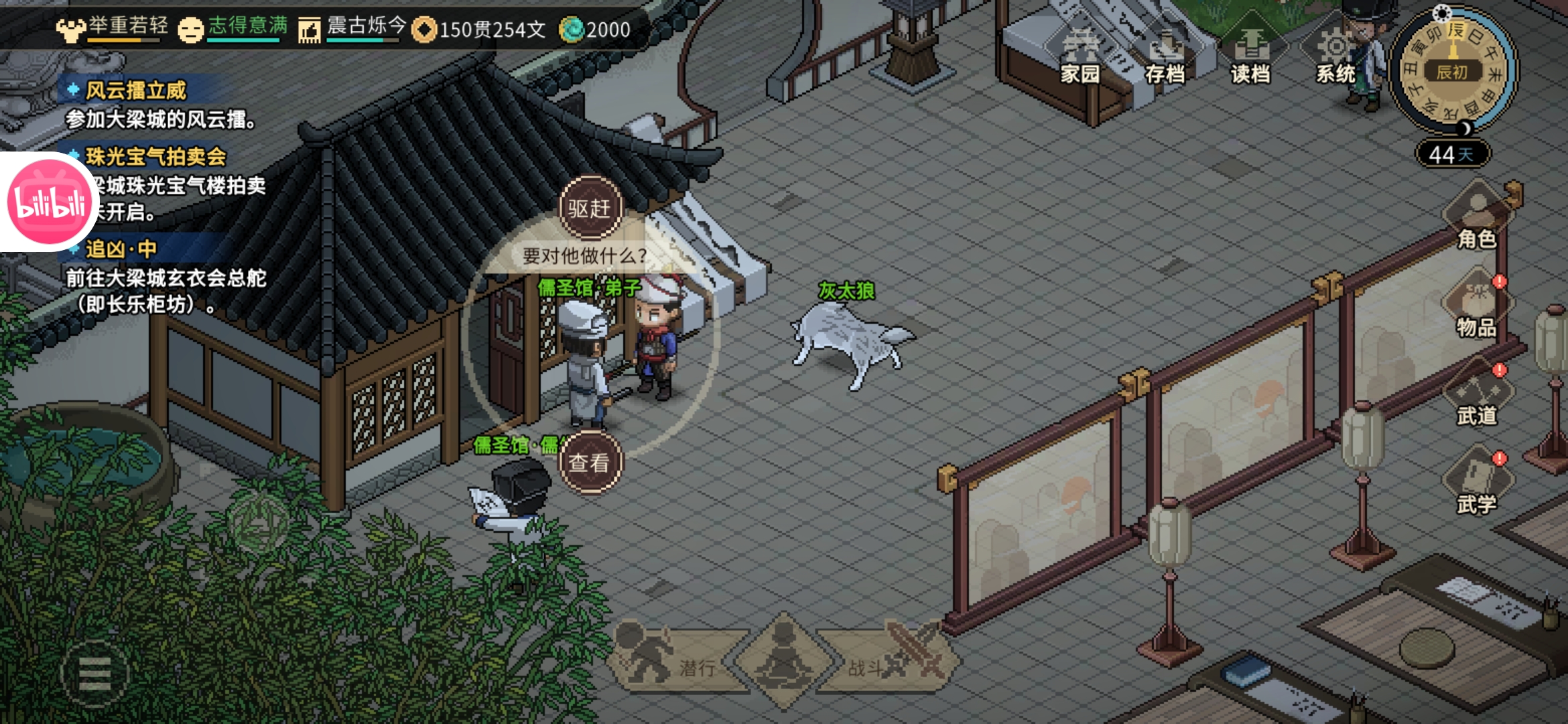
Task: Open the 系统 system settings
Action: click(x=1335, y=57)
